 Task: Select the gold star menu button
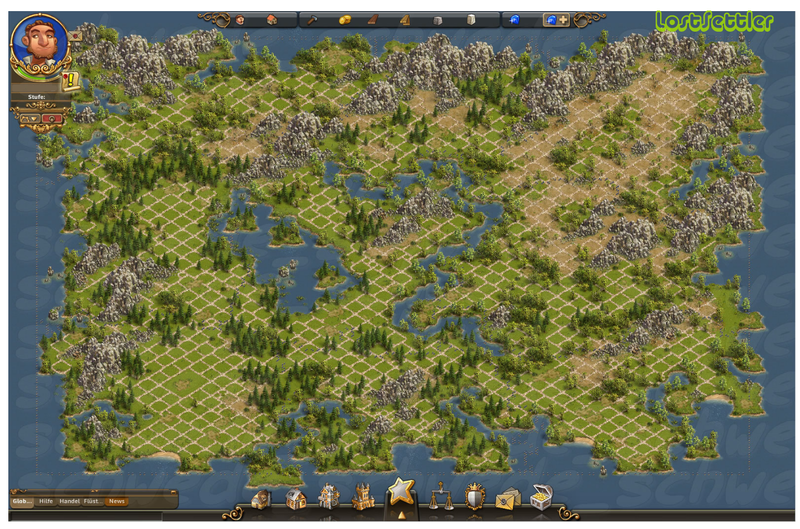(400, 492)
